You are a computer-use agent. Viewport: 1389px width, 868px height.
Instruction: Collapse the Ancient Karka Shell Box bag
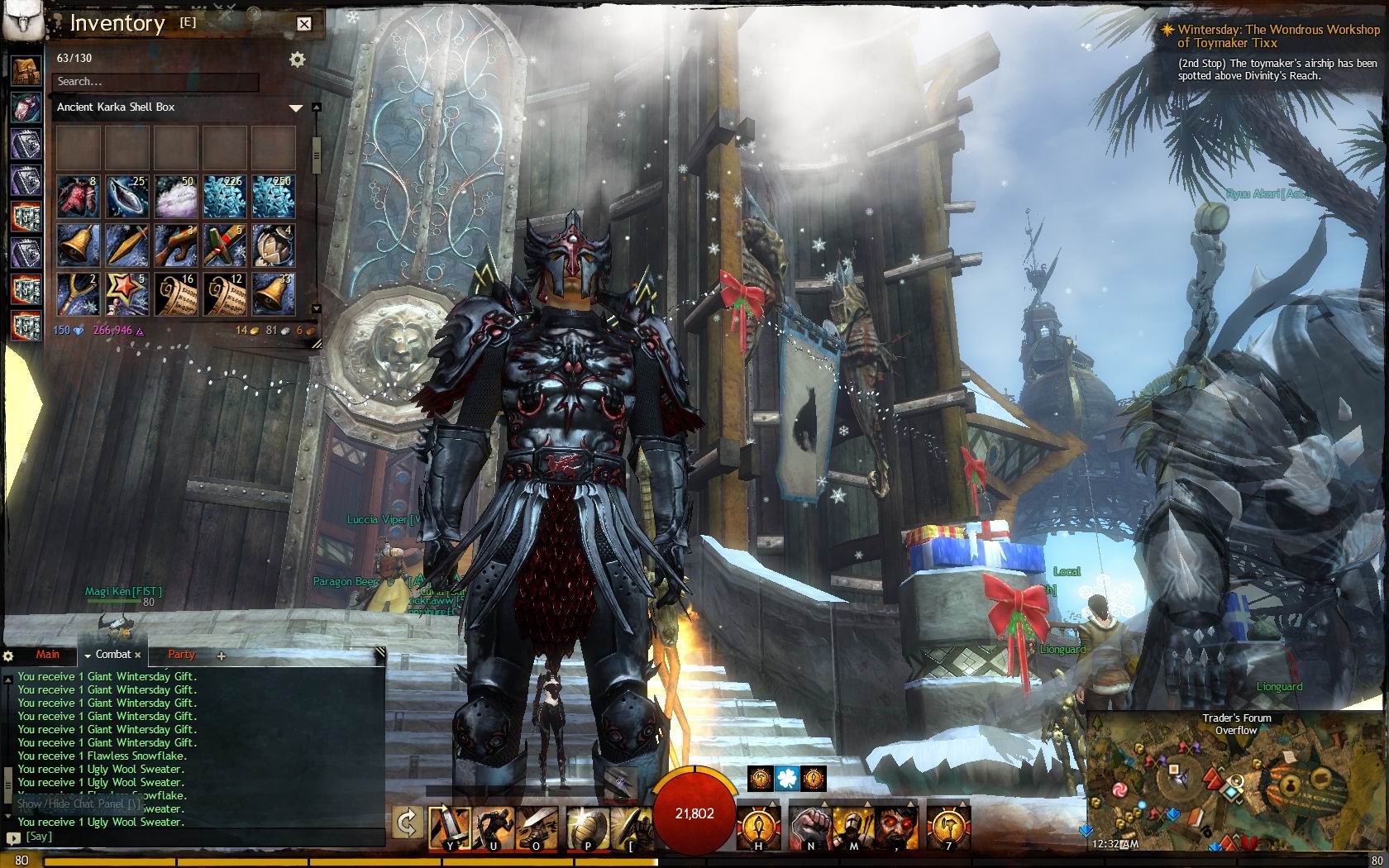[x=295, y=107]
